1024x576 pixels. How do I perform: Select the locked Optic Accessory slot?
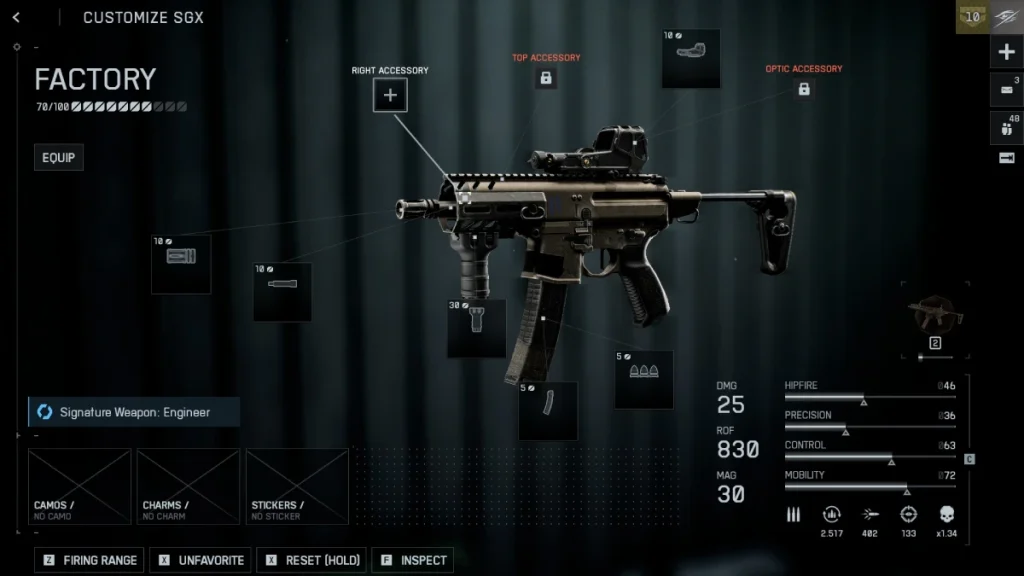pyautogui.click(x=803, y=89)
